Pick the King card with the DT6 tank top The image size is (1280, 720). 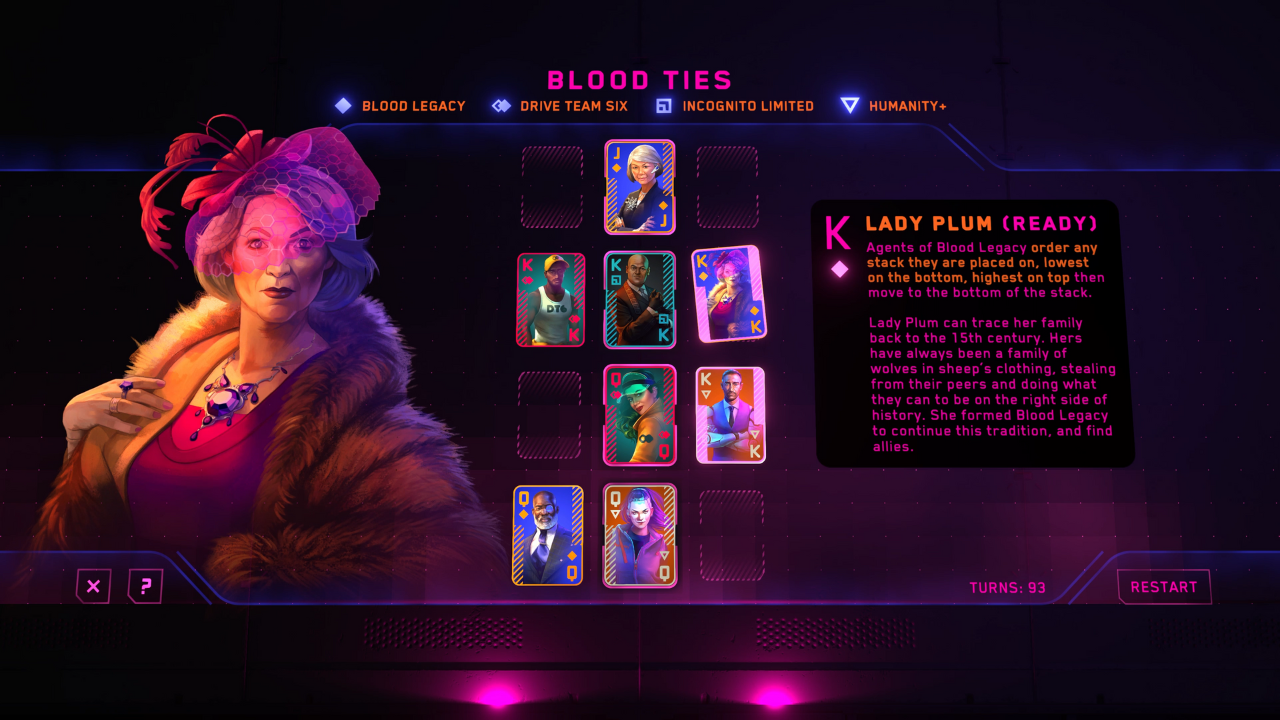click(x=551, y=300)
